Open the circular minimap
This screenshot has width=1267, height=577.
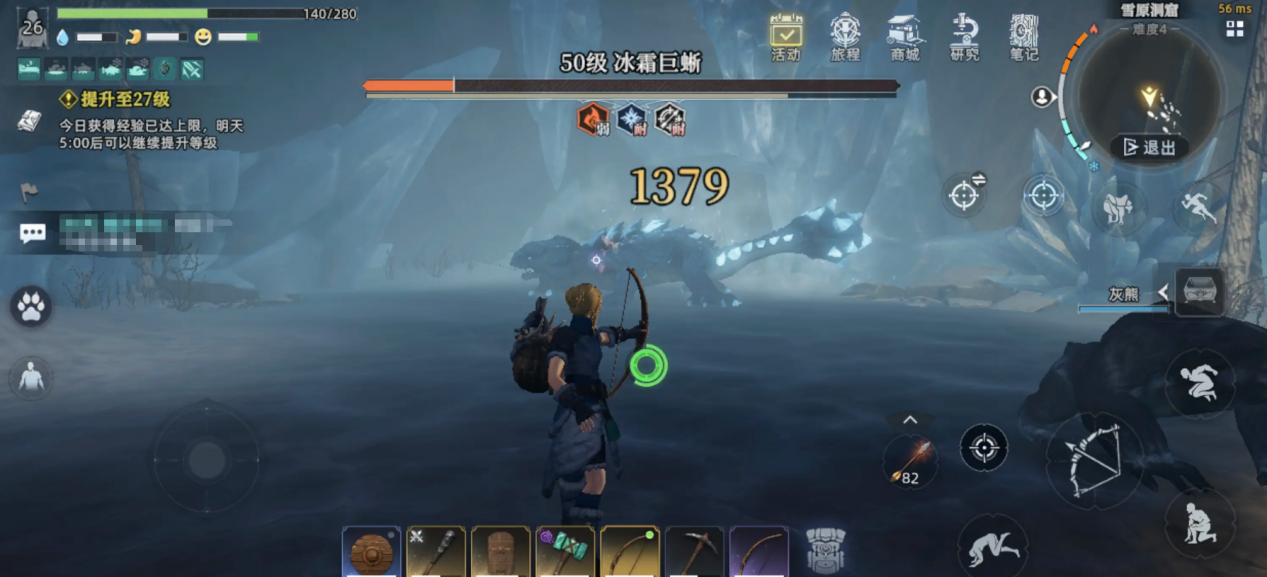[1149, 92]
